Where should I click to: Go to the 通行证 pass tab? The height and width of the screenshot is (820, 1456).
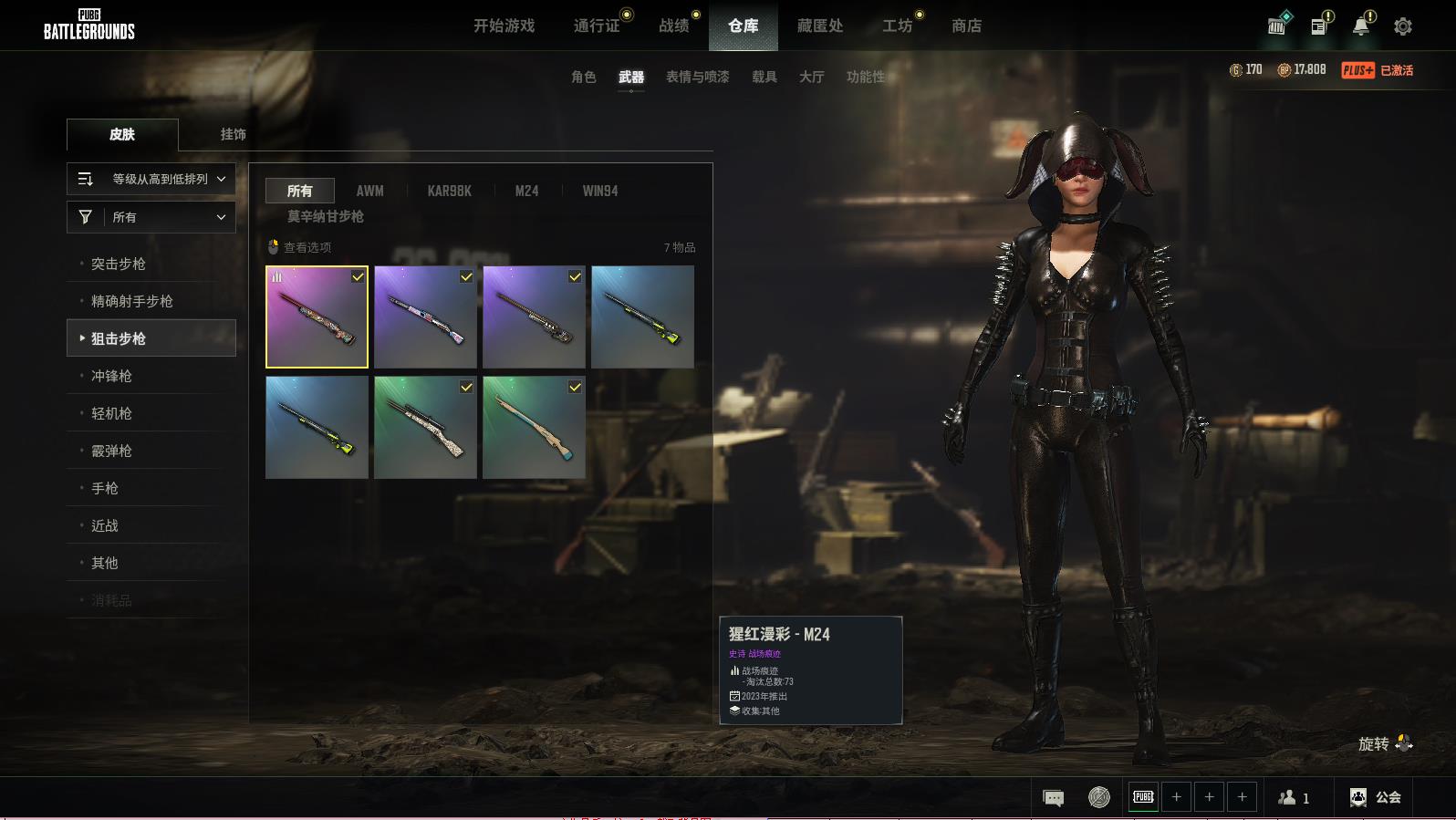[597, 26]
